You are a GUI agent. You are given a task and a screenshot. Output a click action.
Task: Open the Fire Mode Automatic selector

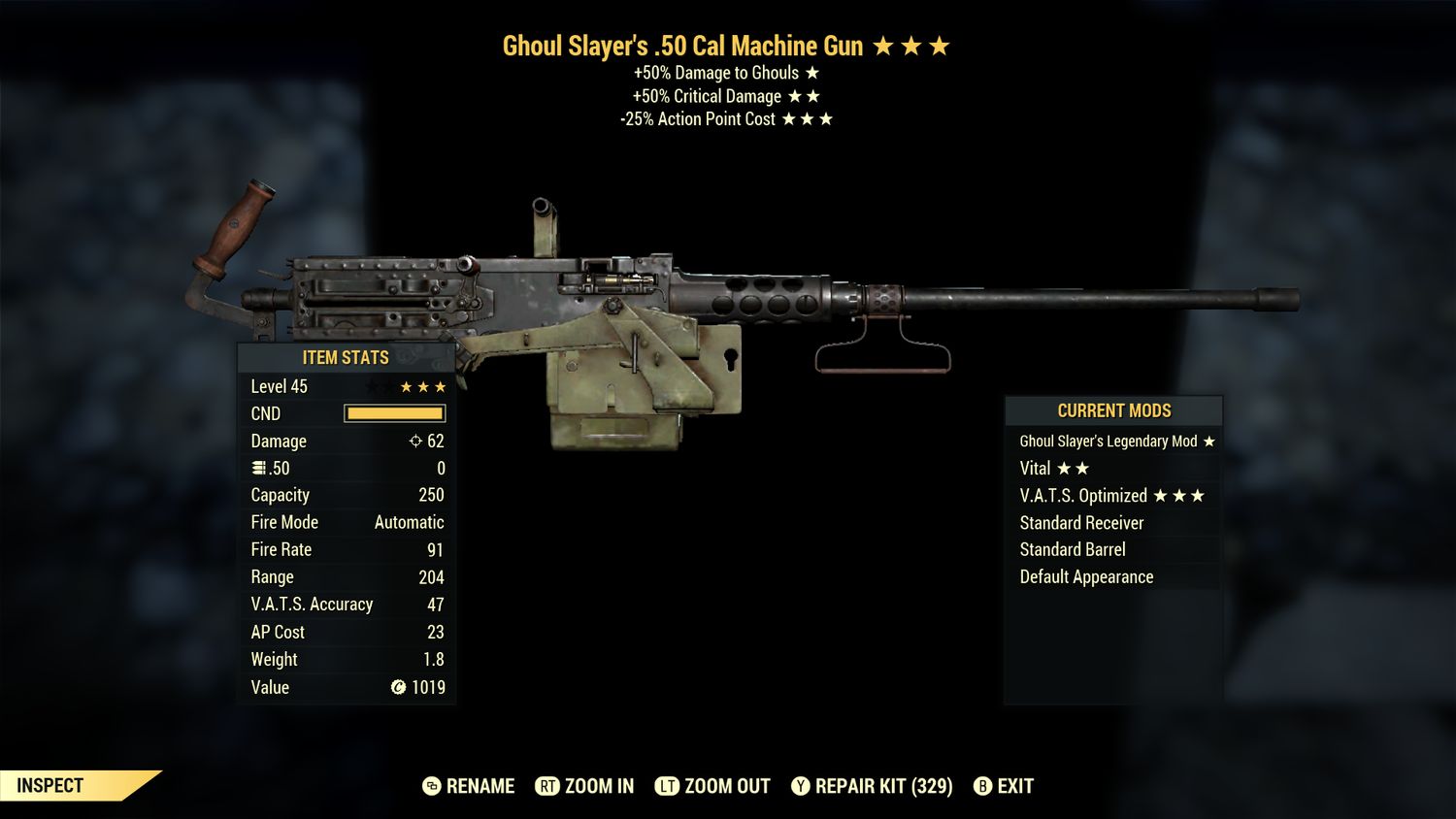tap(409, 522)
